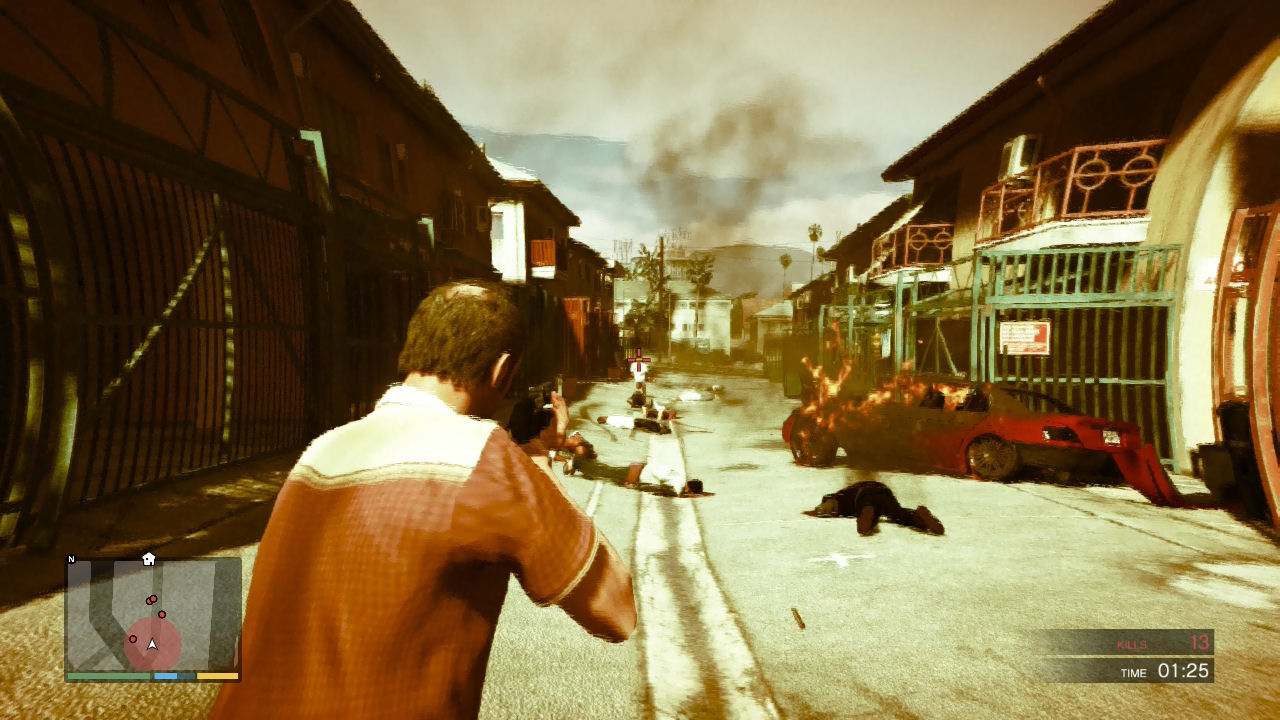The width and height of the screenshot is (1280, 720).
Task: Click the north N compass marker
Action: (x=72, y=560)
